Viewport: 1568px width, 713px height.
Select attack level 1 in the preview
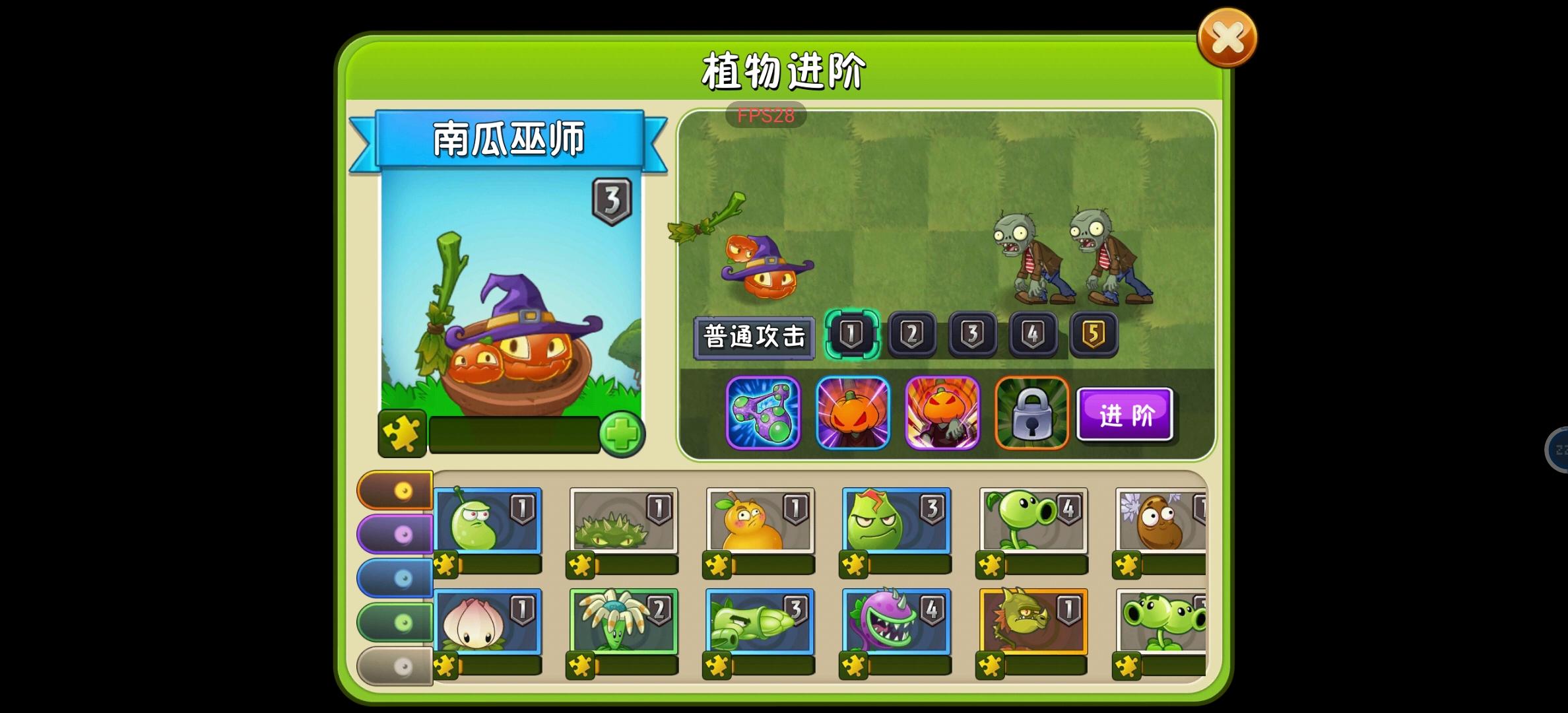coord(851,335)
